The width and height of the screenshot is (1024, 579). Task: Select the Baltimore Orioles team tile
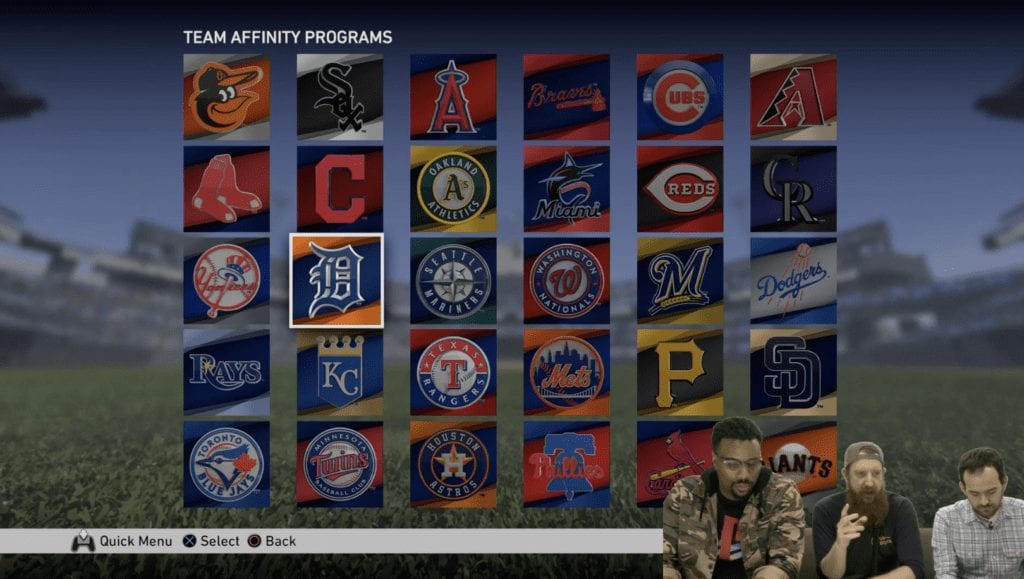pos(226,97)
